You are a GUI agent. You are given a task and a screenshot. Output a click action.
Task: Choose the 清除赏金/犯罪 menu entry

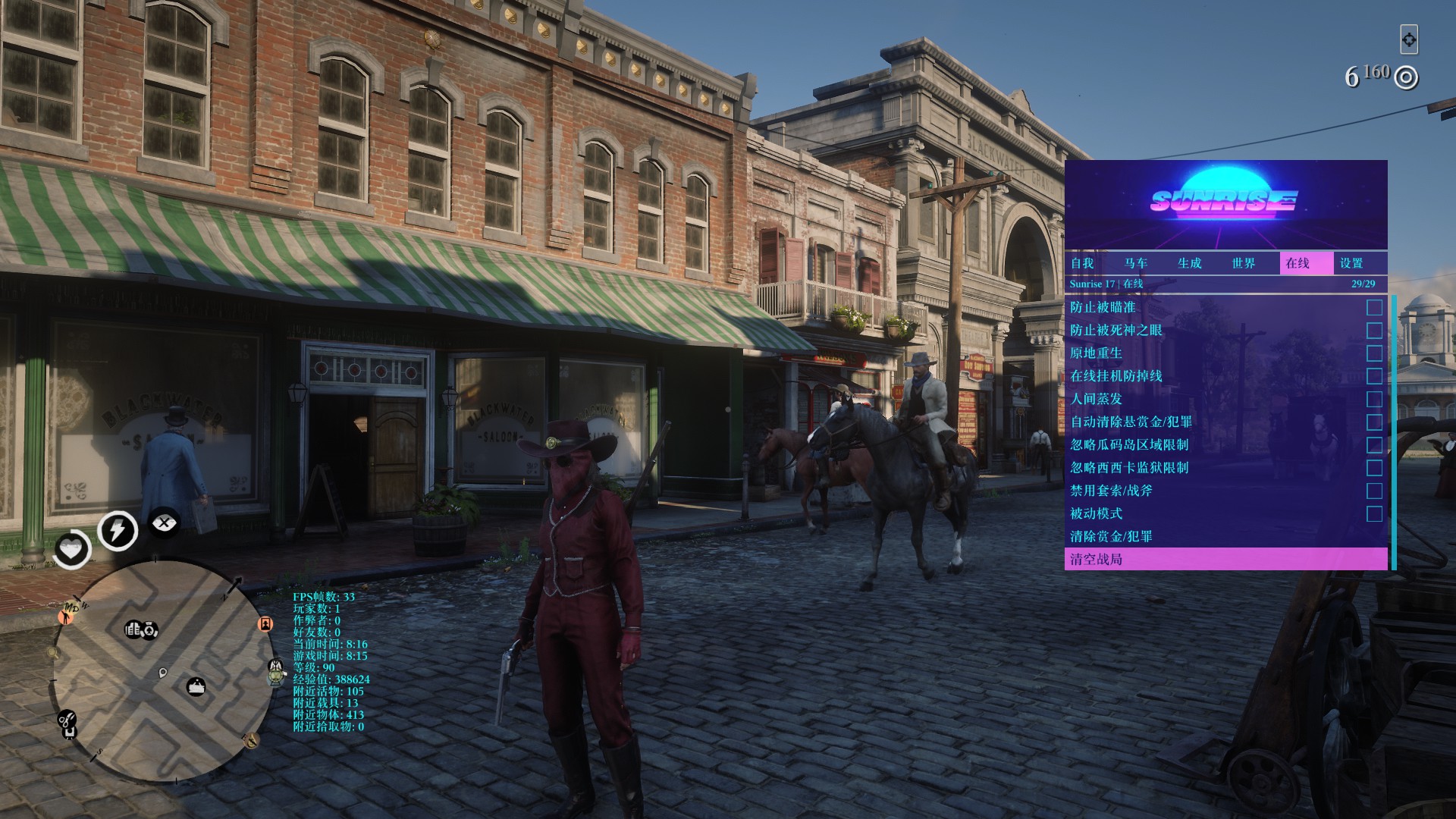(1111, 536)
